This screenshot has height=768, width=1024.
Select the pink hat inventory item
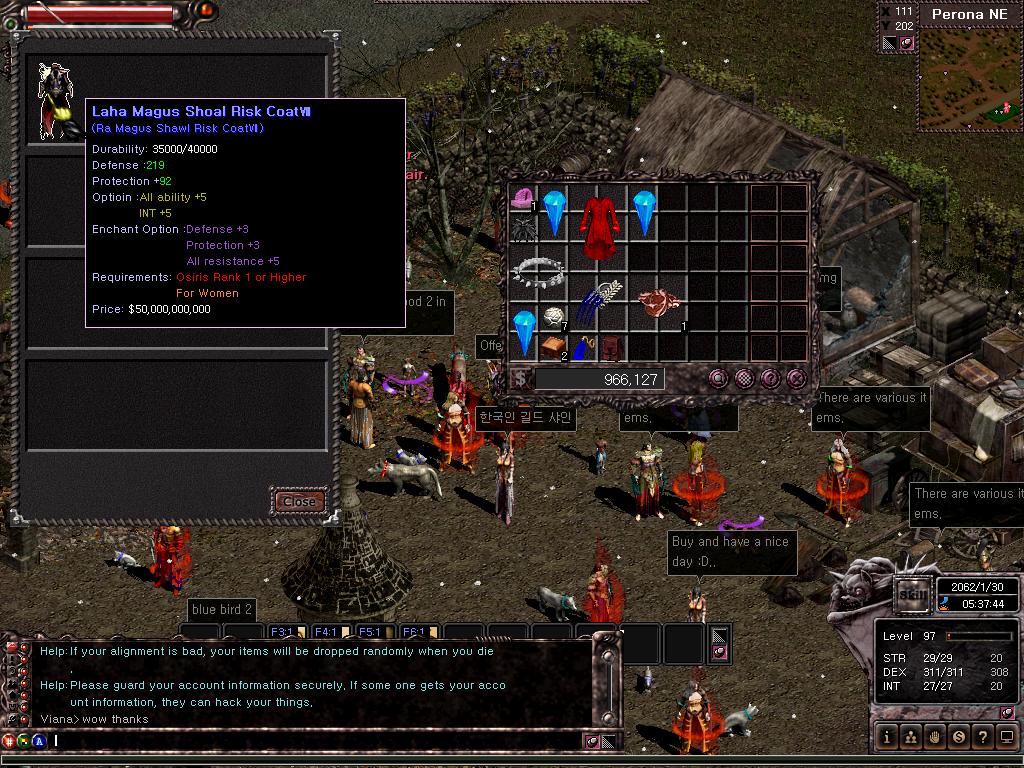coord(522,200)
